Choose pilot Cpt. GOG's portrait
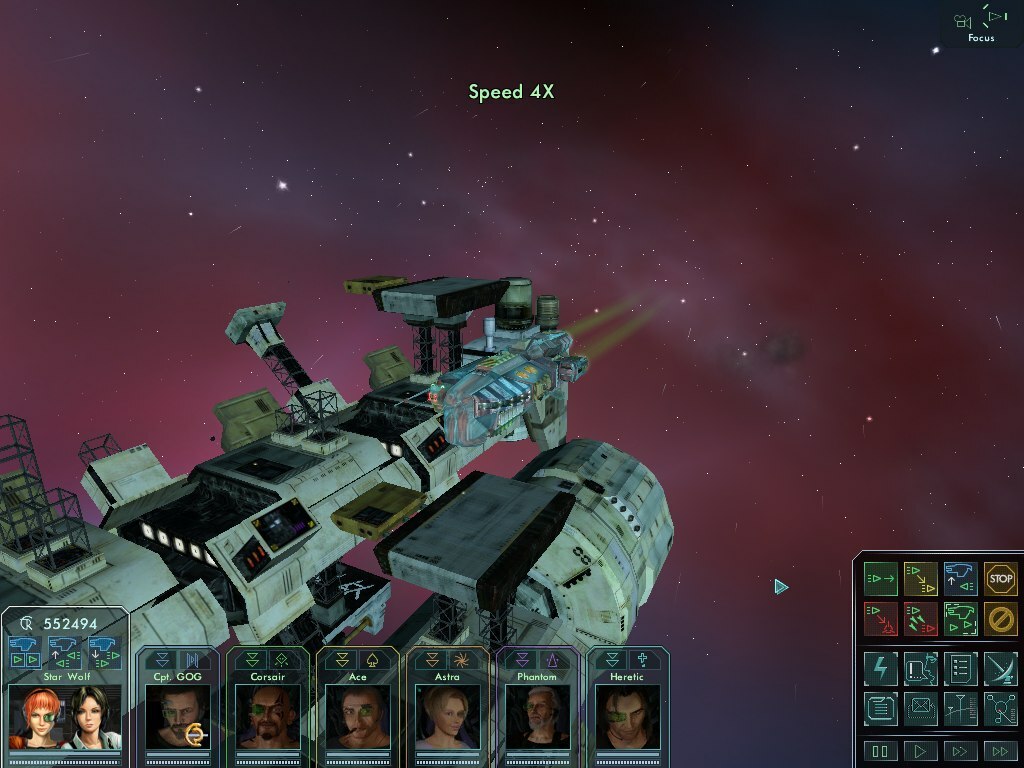The height and width of the screenshot is (768, 1024). coord(177,716)
